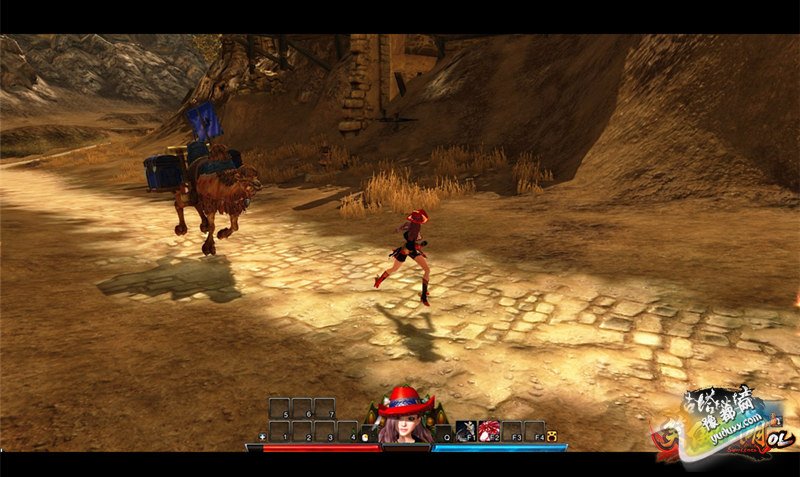Select hotbar slot number 1
This screenshot has height=477, width=800.
[x=280, y=431]
